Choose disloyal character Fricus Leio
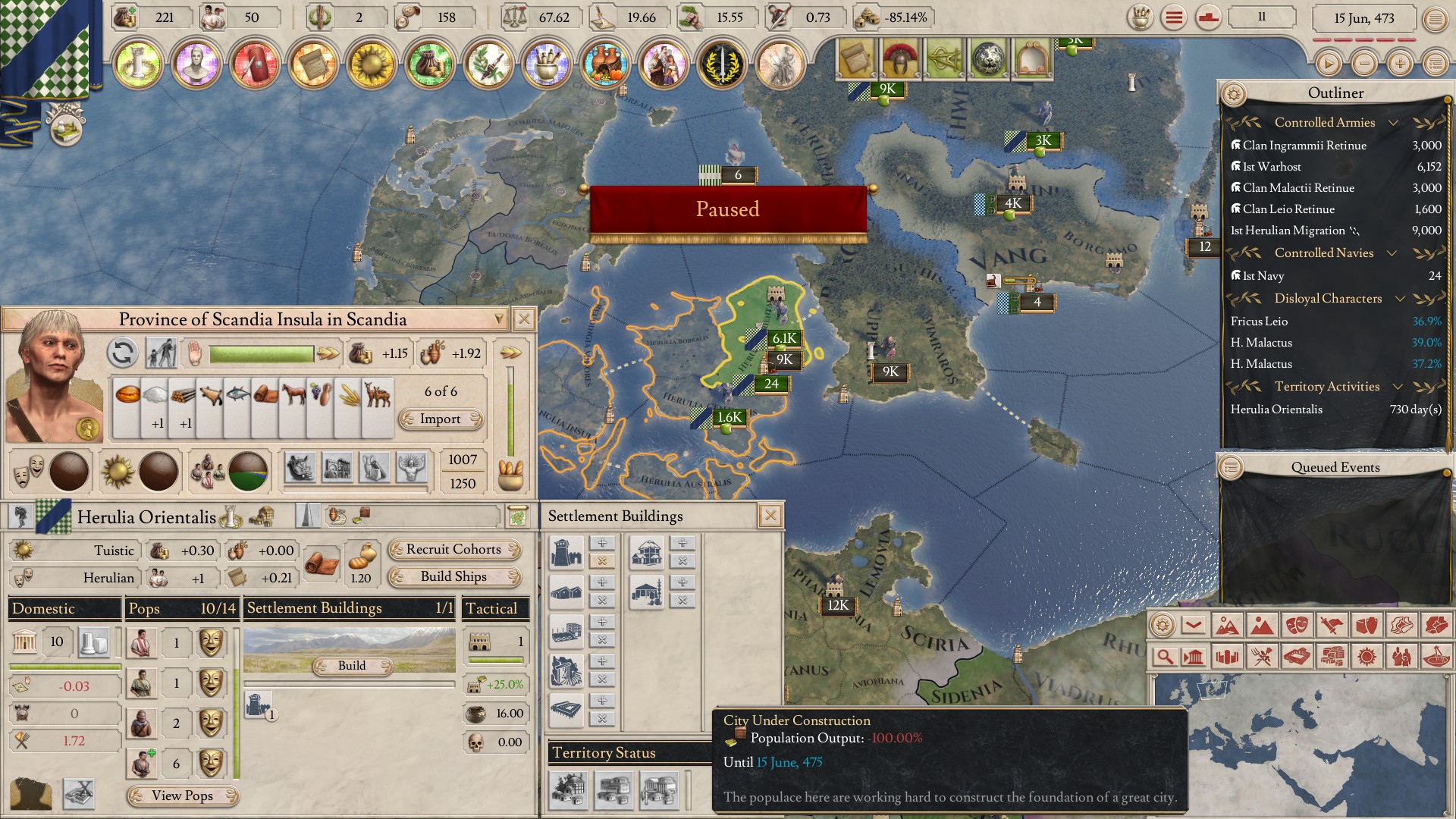1456x819 pixels. (x=1259, y=321)
